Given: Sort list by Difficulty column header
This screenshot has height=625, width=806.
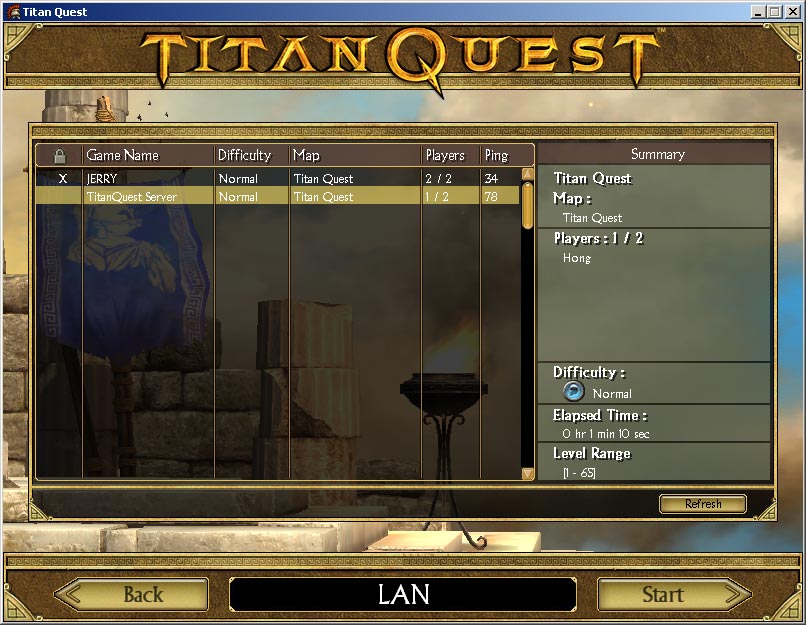Looking at the screenshot, I should [251, 155].
